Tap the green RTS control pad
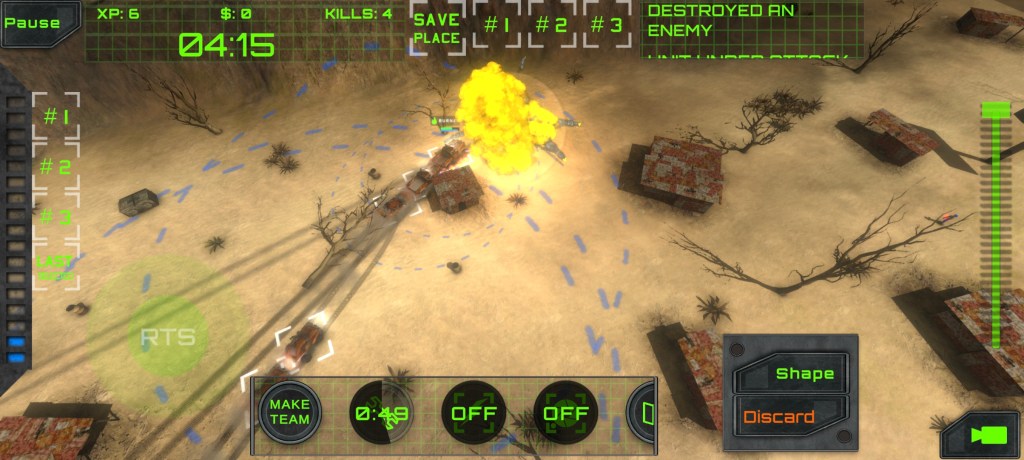Viewport: 1024px width, 460px height. click(x=167, y=337)
